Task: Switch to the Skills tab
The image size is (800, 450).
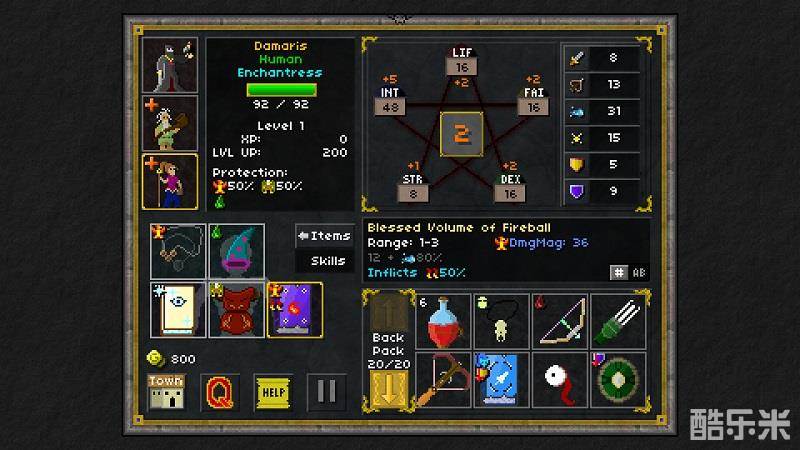Action: (324, 261)
